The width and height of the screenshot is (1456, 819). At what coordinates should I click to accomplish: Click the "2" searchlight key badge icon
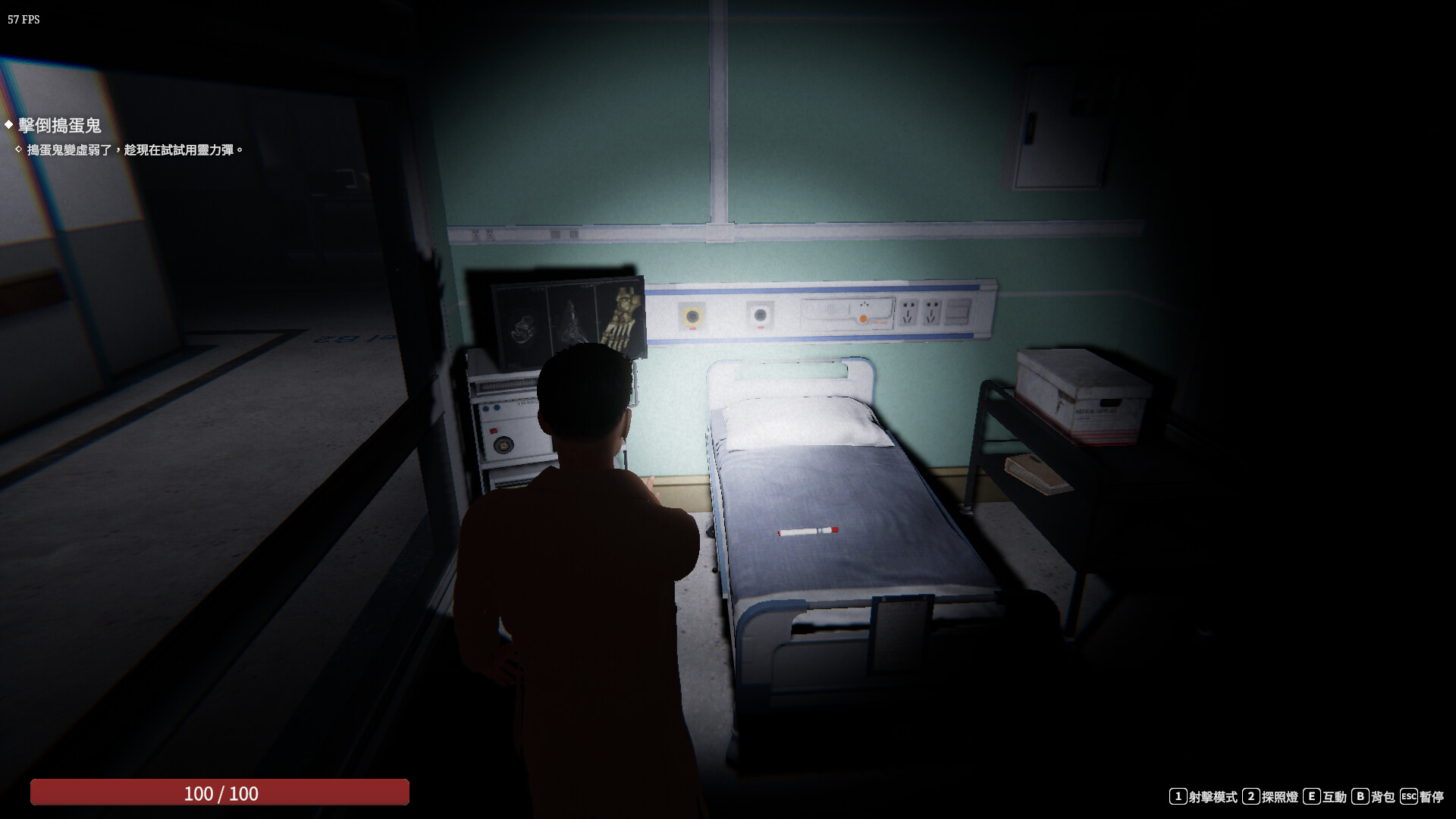coord(1251,795)
